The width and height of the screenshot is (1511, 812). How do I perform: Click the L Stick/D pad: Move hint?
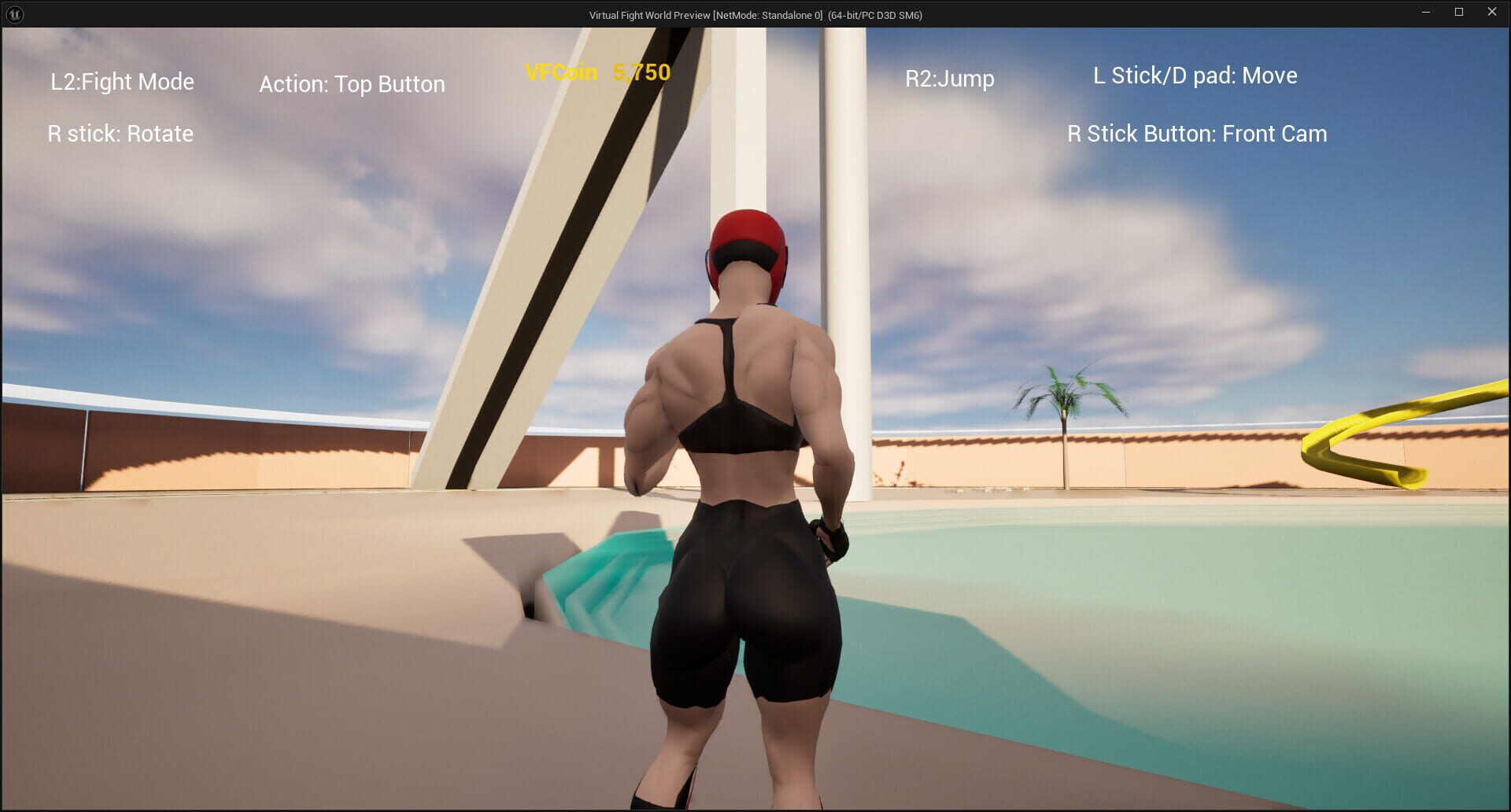1195,76
